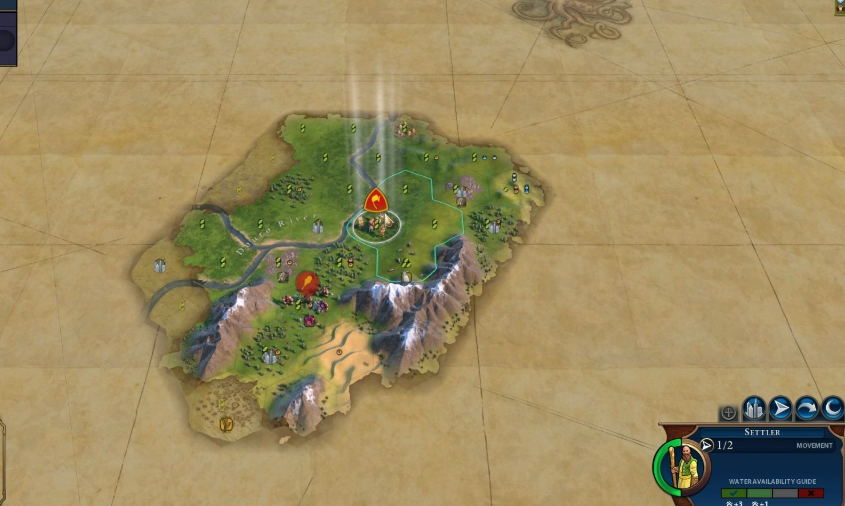Put the Settler to sleep

pos(831,409)
